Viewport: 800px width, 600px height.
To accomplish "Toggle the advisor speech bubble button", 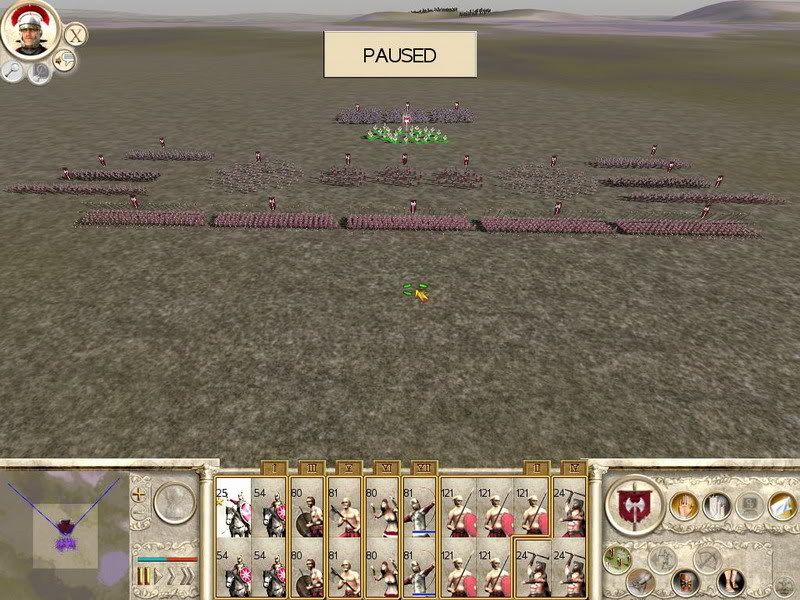I will click(66, 62).
